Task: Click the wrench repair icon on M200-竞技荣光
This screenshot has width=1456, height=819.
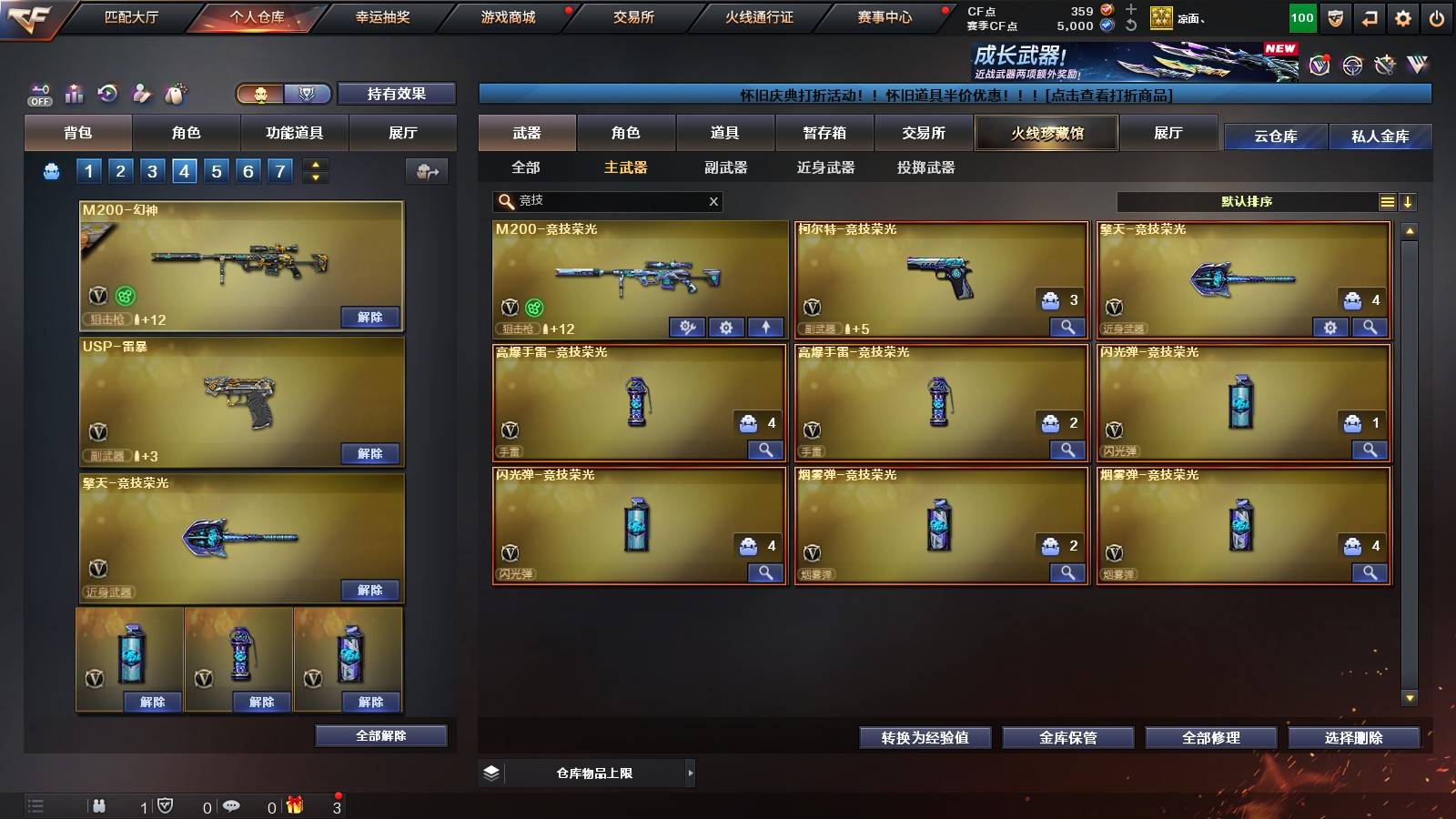Action: [x=686, y=327]
